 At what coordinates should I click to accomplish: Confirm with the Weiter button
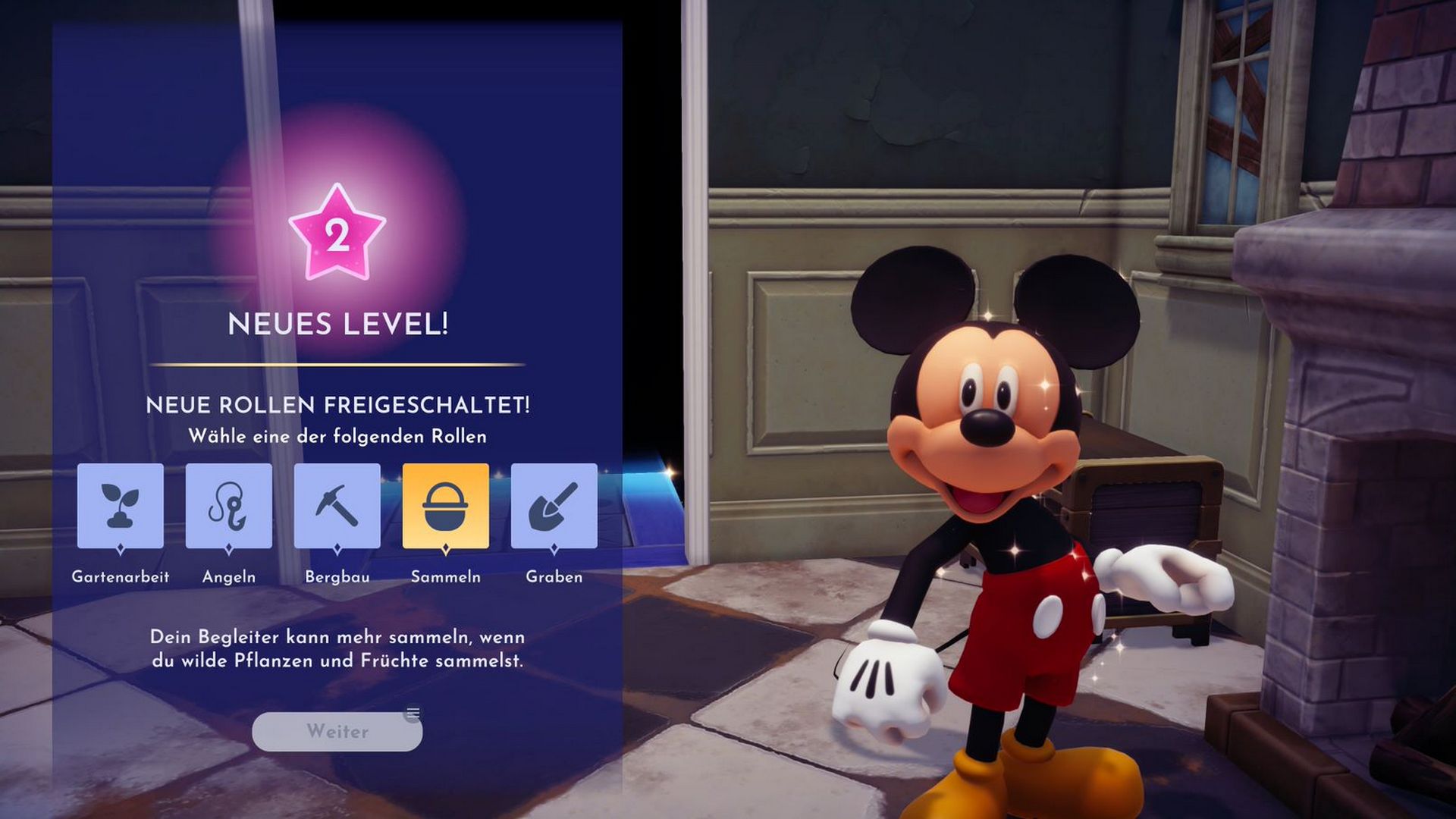[x=337, y=731]
